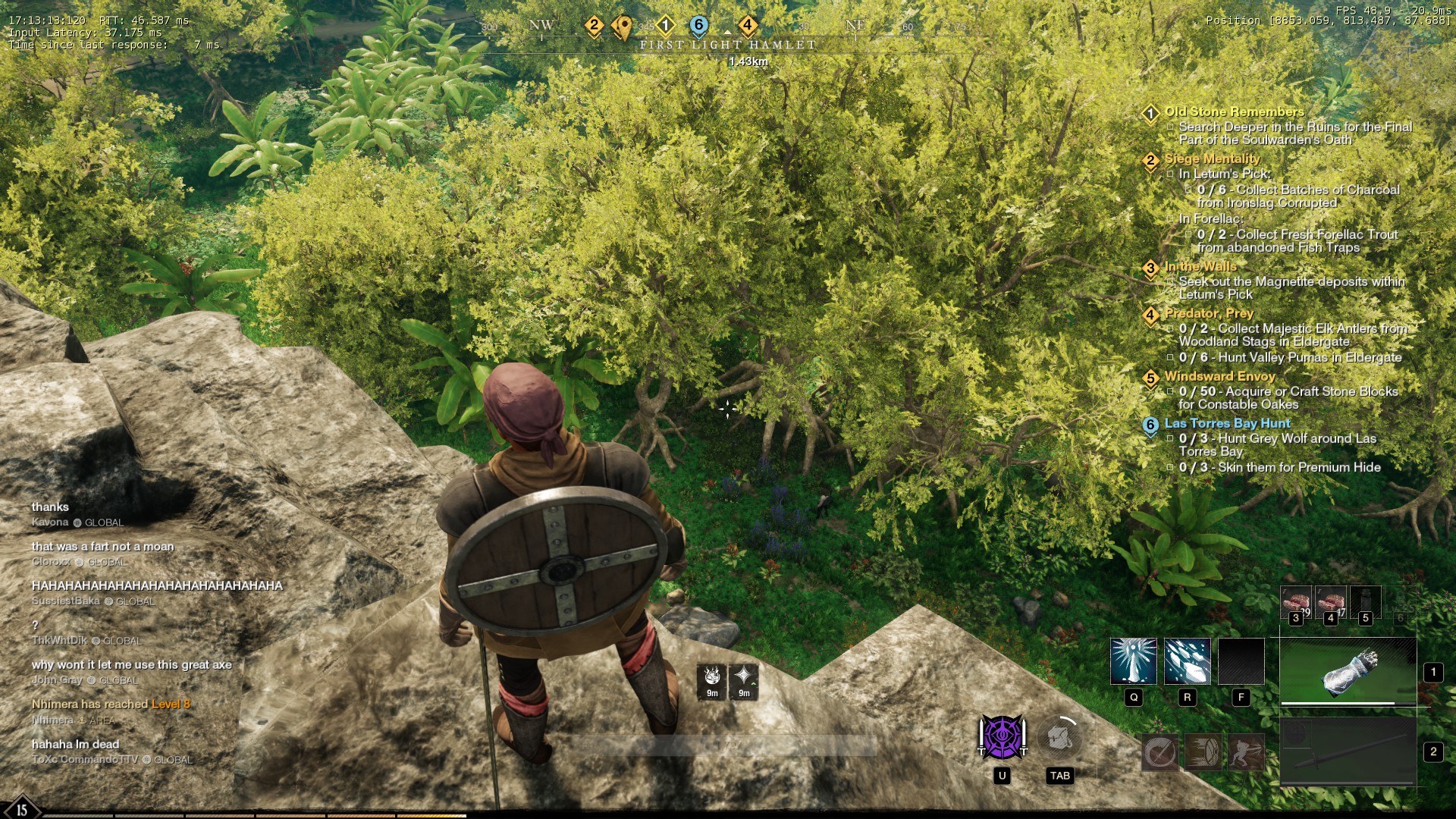The image size is (1456, 819).
Task: Trigger the ice shard storm ability on R
Action: pos(1187,661)
